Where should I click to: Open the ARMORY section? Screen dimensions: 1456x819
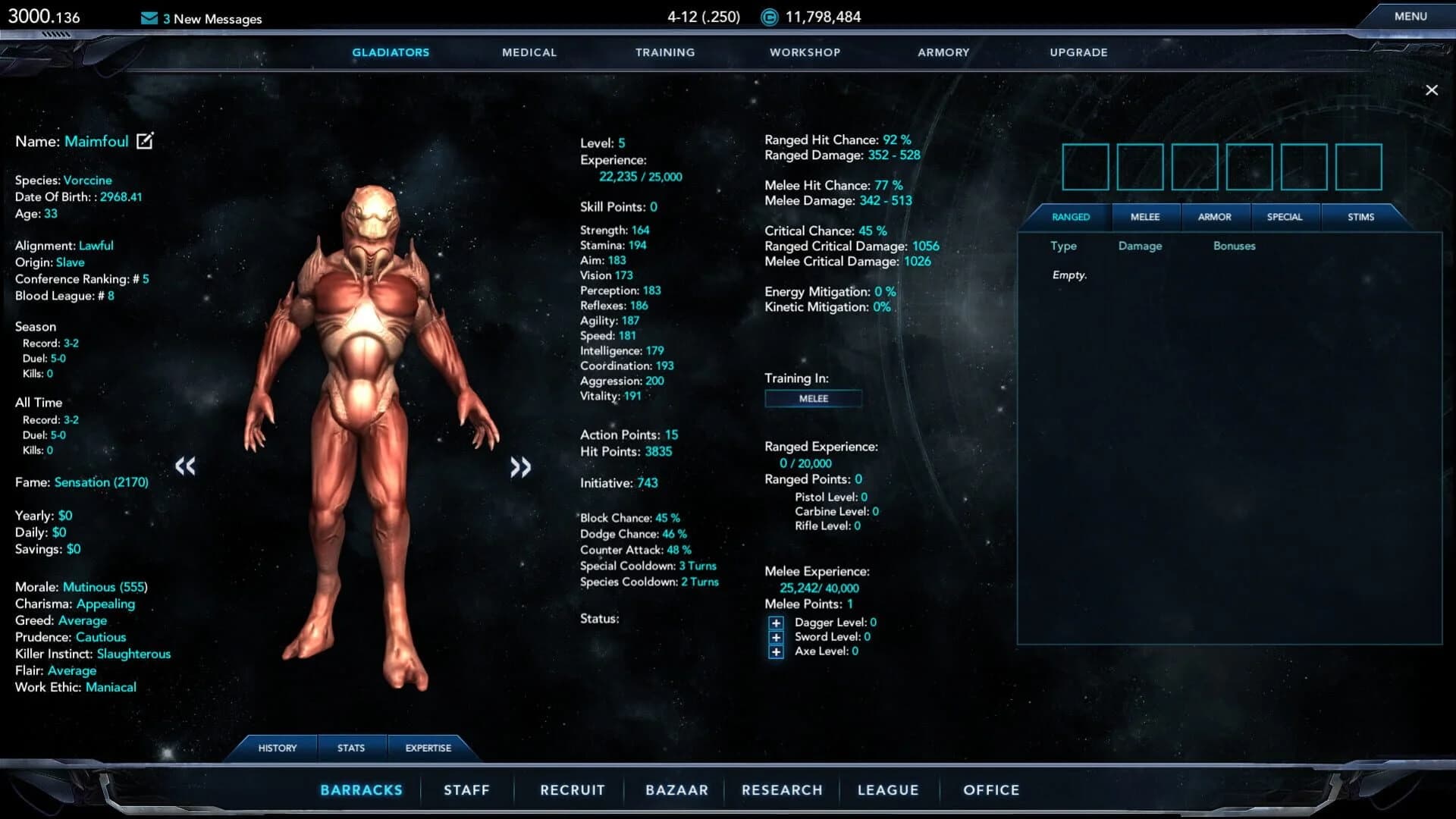[x=943, y=52]
